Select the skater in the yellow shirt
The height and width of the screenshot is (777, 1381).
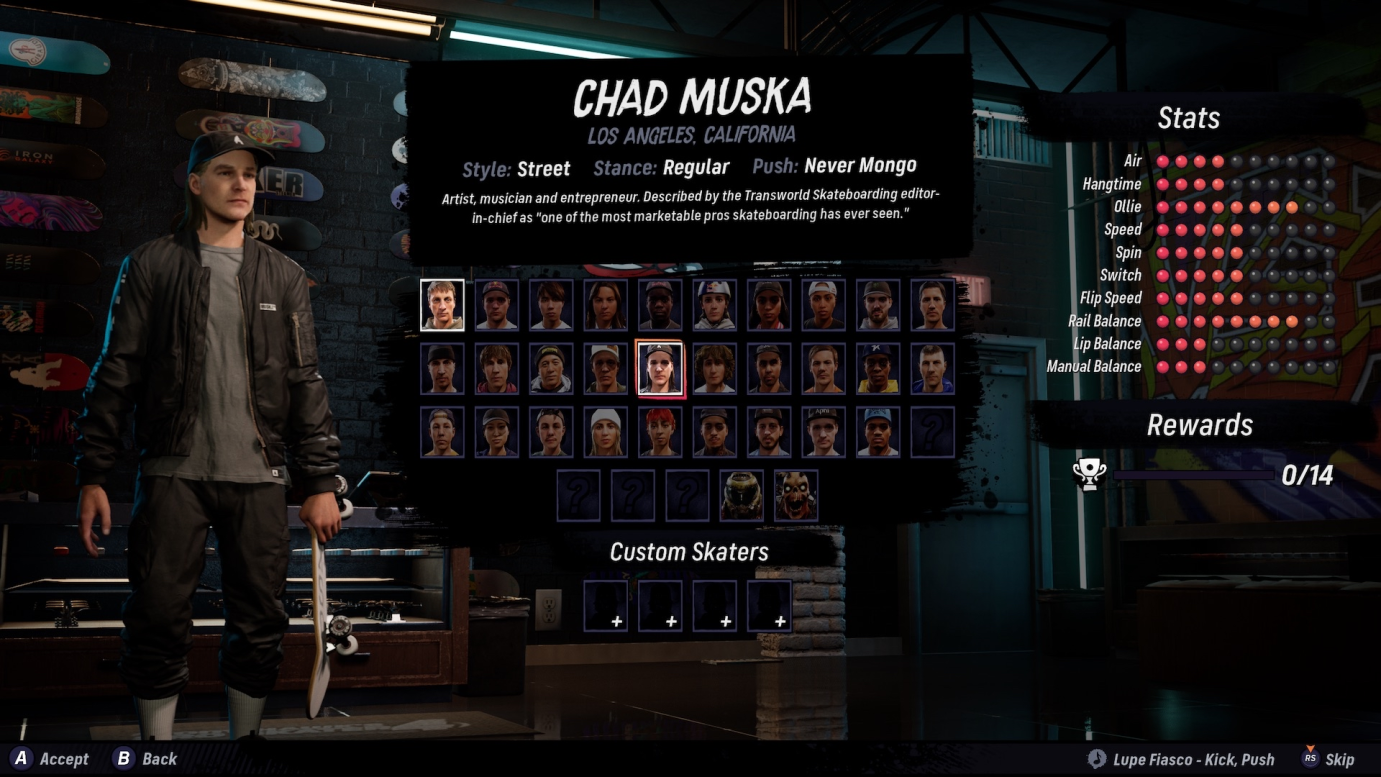tap(878, 369)
